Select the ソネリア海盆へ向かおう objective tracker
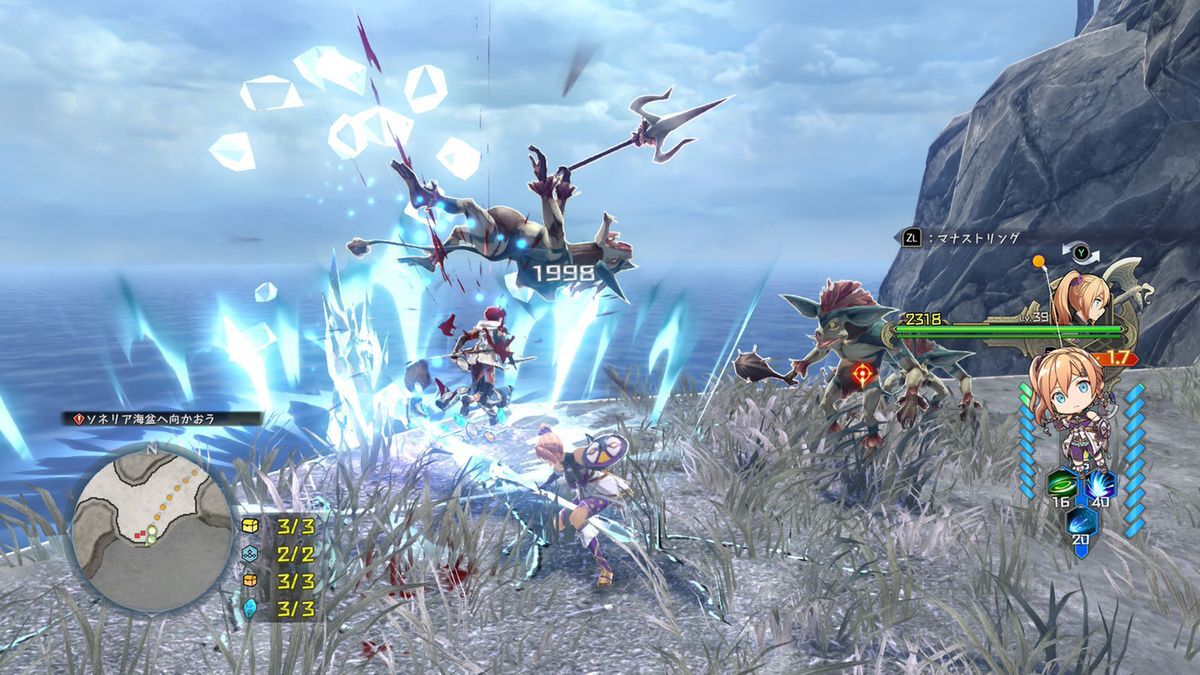Viewport: 1200px width, 675px height. pyautogui.click(x=163, y=419)
